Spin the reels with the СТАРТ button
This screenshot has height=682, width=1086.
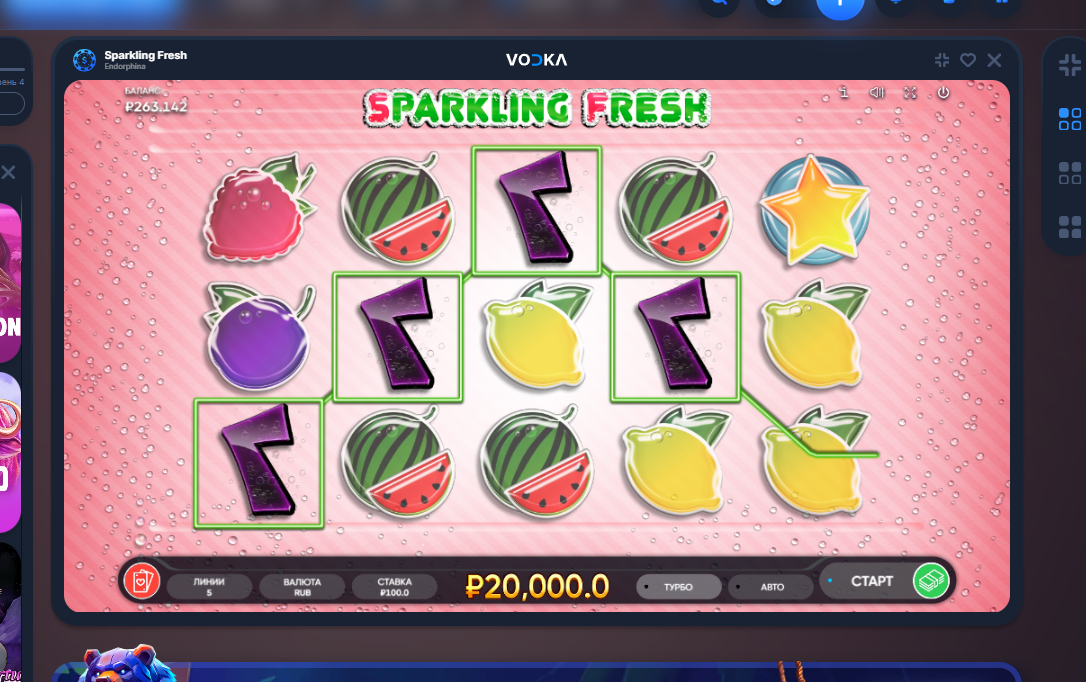click(871, 581)
